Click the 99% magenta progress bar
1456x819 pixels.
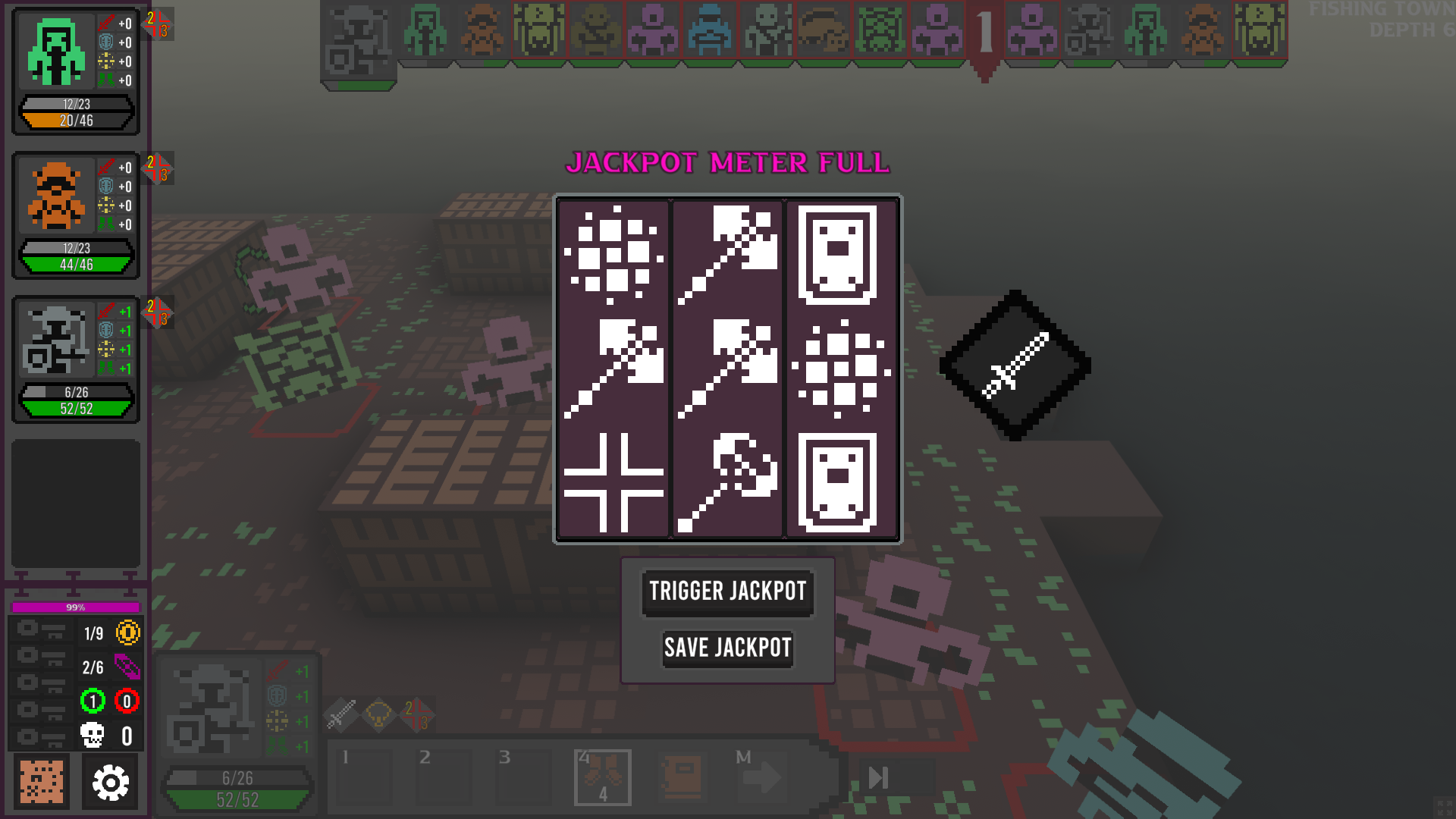coord(74,607)
